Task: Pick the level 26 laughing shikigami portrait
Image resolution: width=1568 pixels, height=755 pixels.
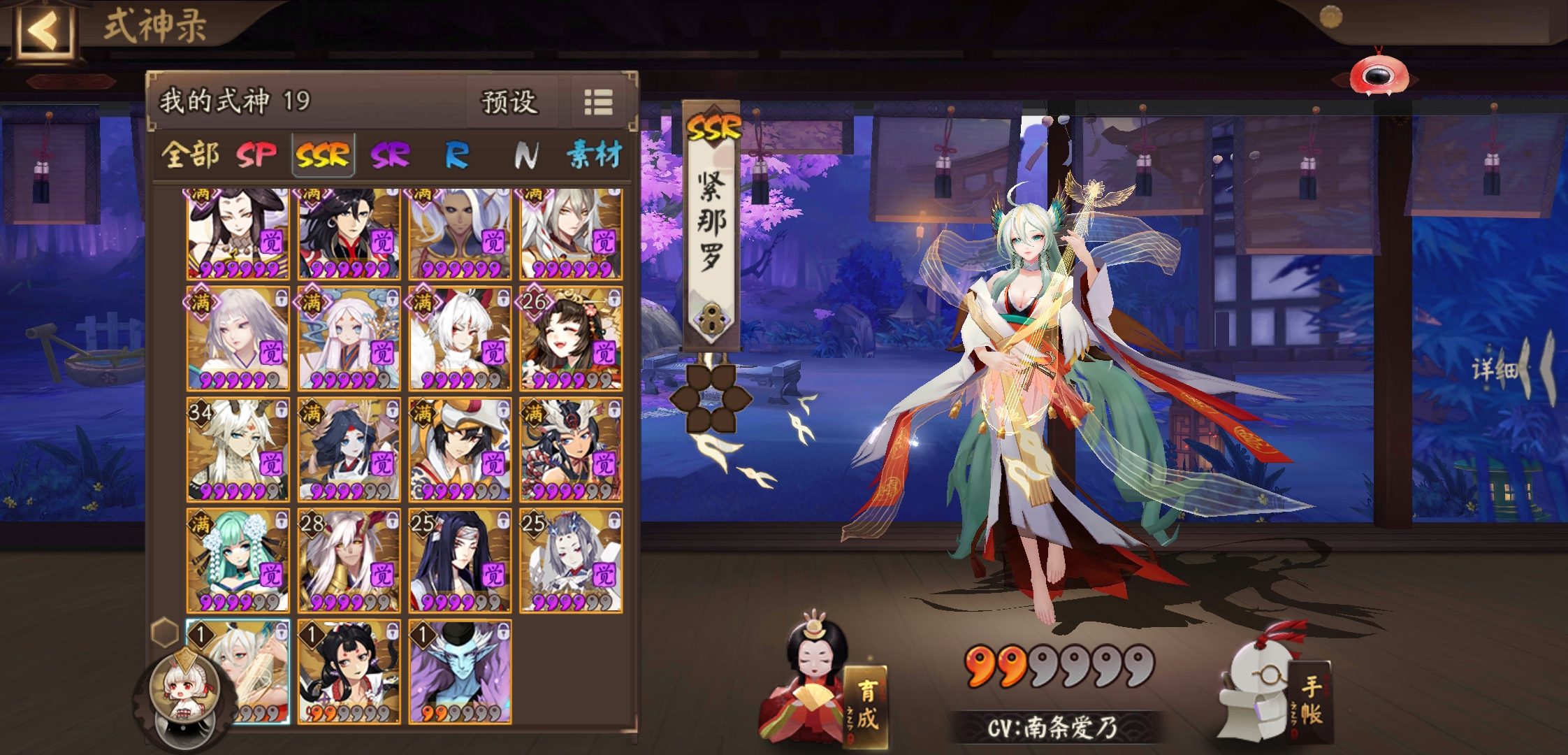Action: tap(571, 338)
